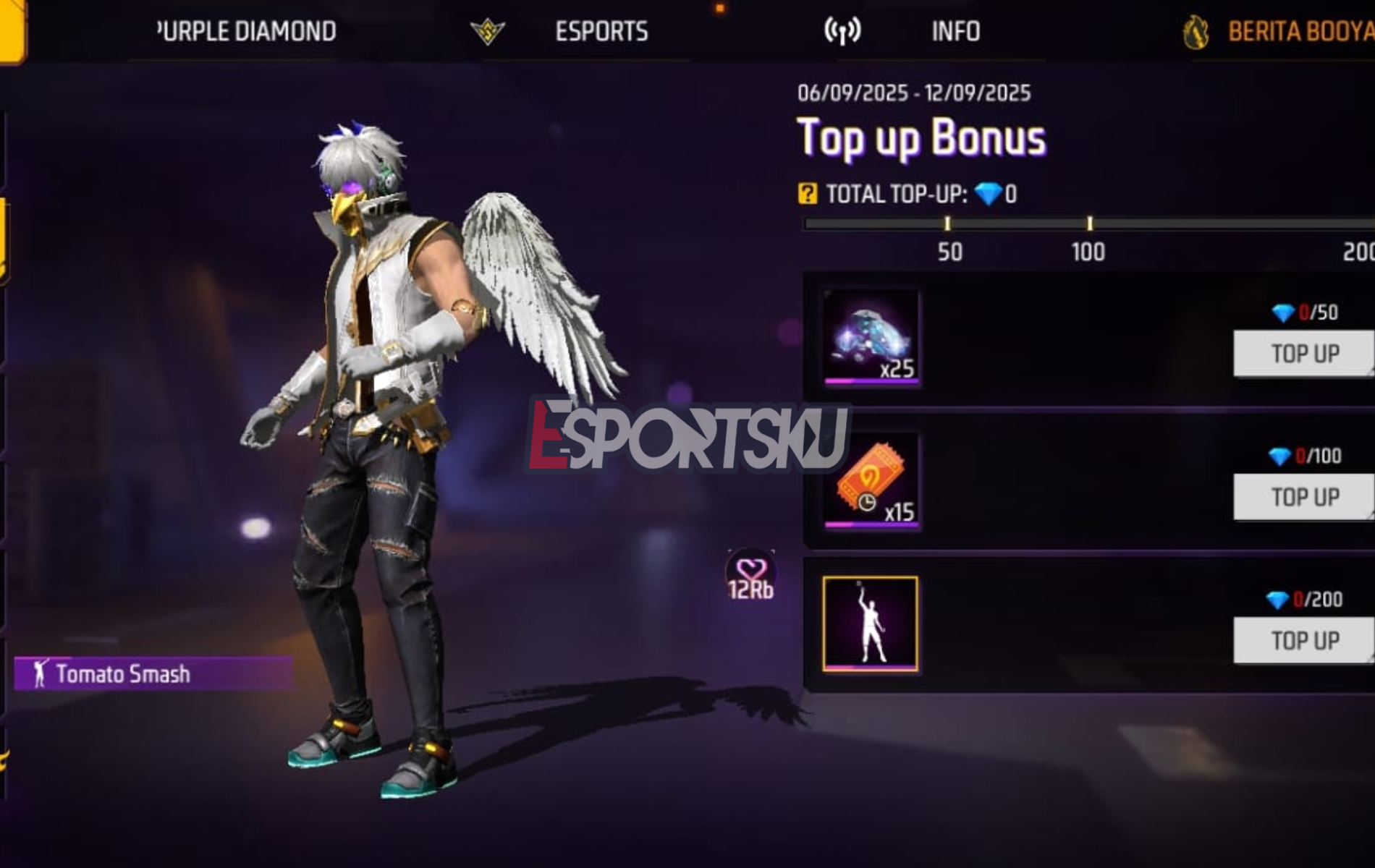Switch to the Purple Diamond tab
This screenshot has width=1375, height=868.
[246, 30]
